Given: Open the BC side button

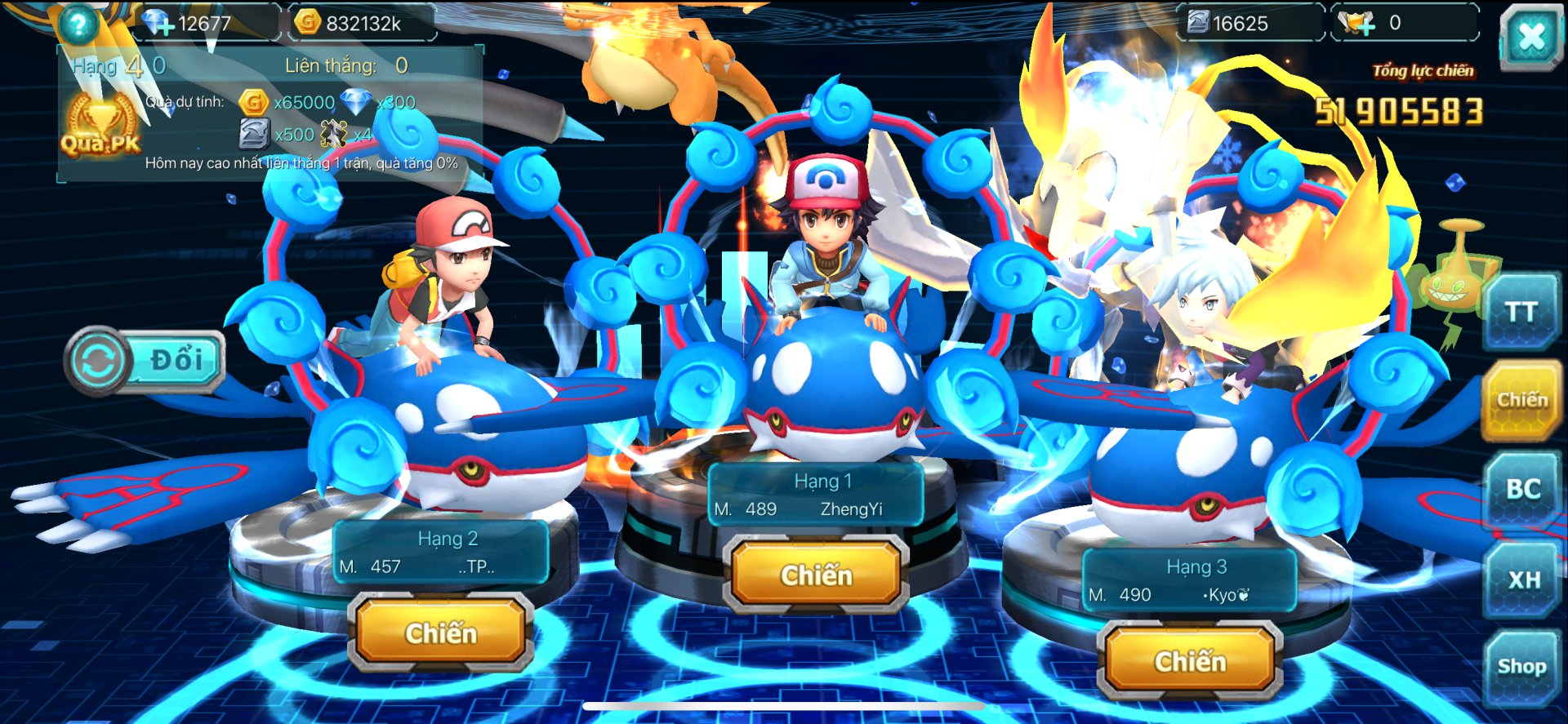Looking at the screenshot, I should 1522,489.
